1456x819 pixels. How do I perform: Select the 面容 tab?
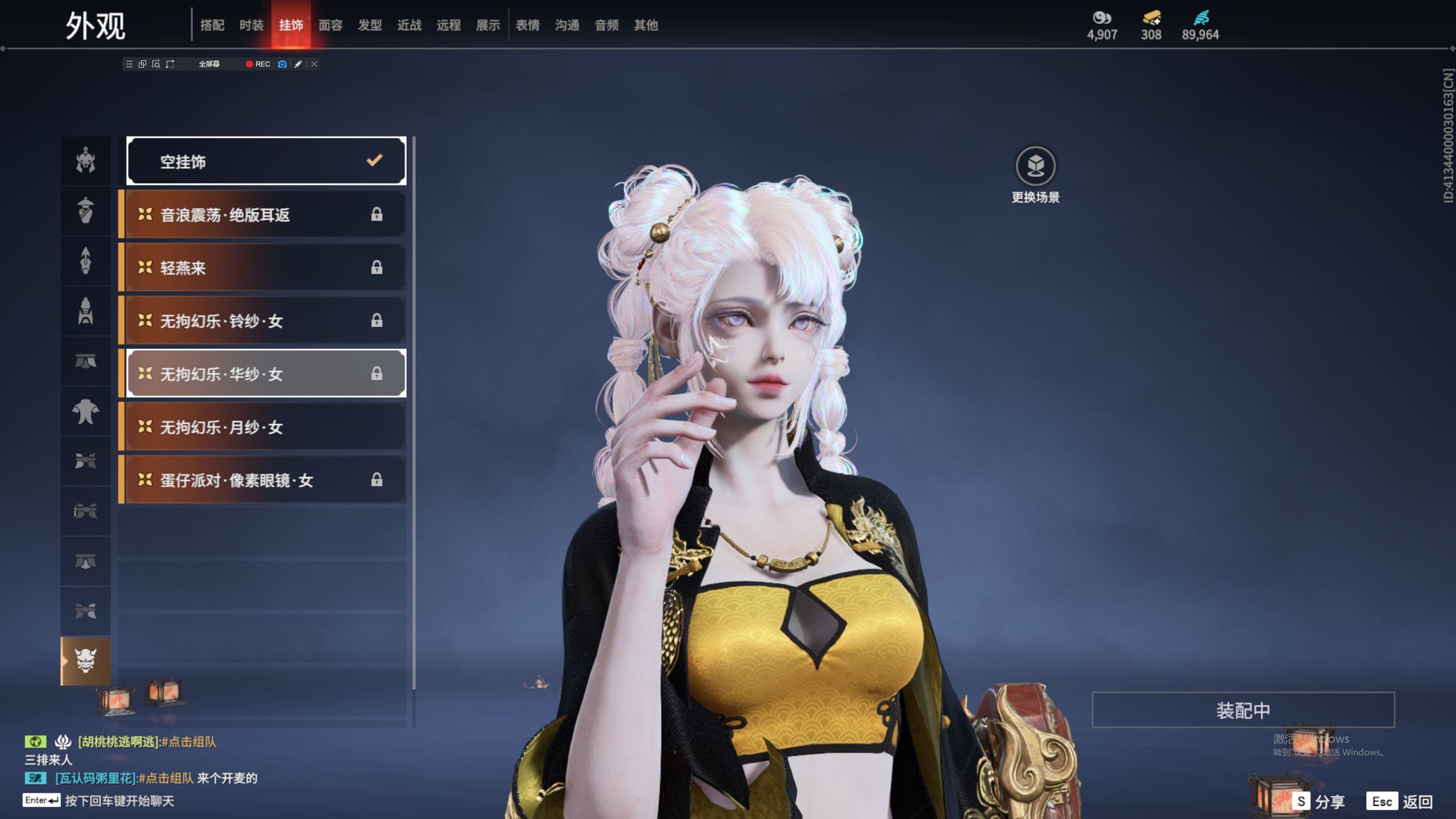(x=330, y=25)
